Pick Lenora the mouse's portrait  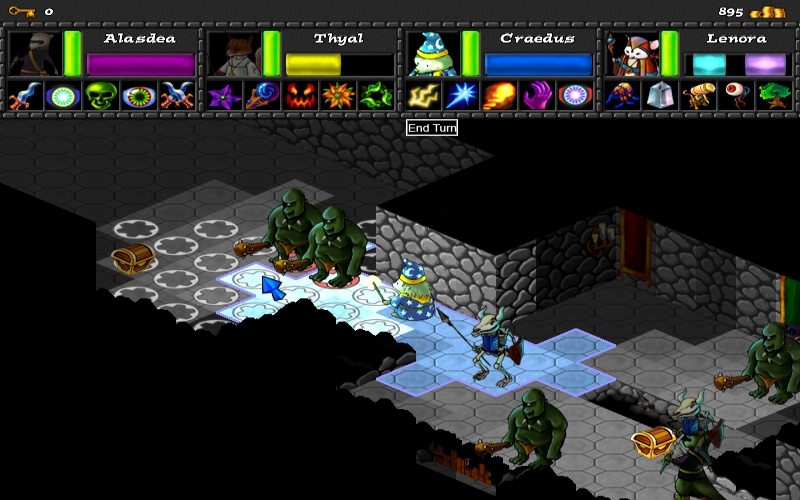[630, 52]
